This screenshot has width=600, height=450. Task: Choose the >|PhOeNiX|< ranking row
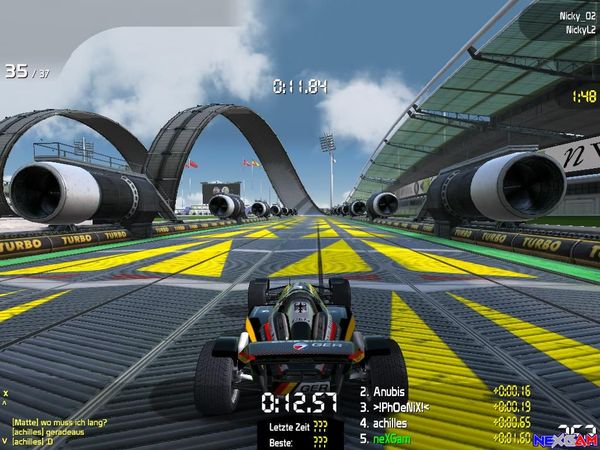403,408
